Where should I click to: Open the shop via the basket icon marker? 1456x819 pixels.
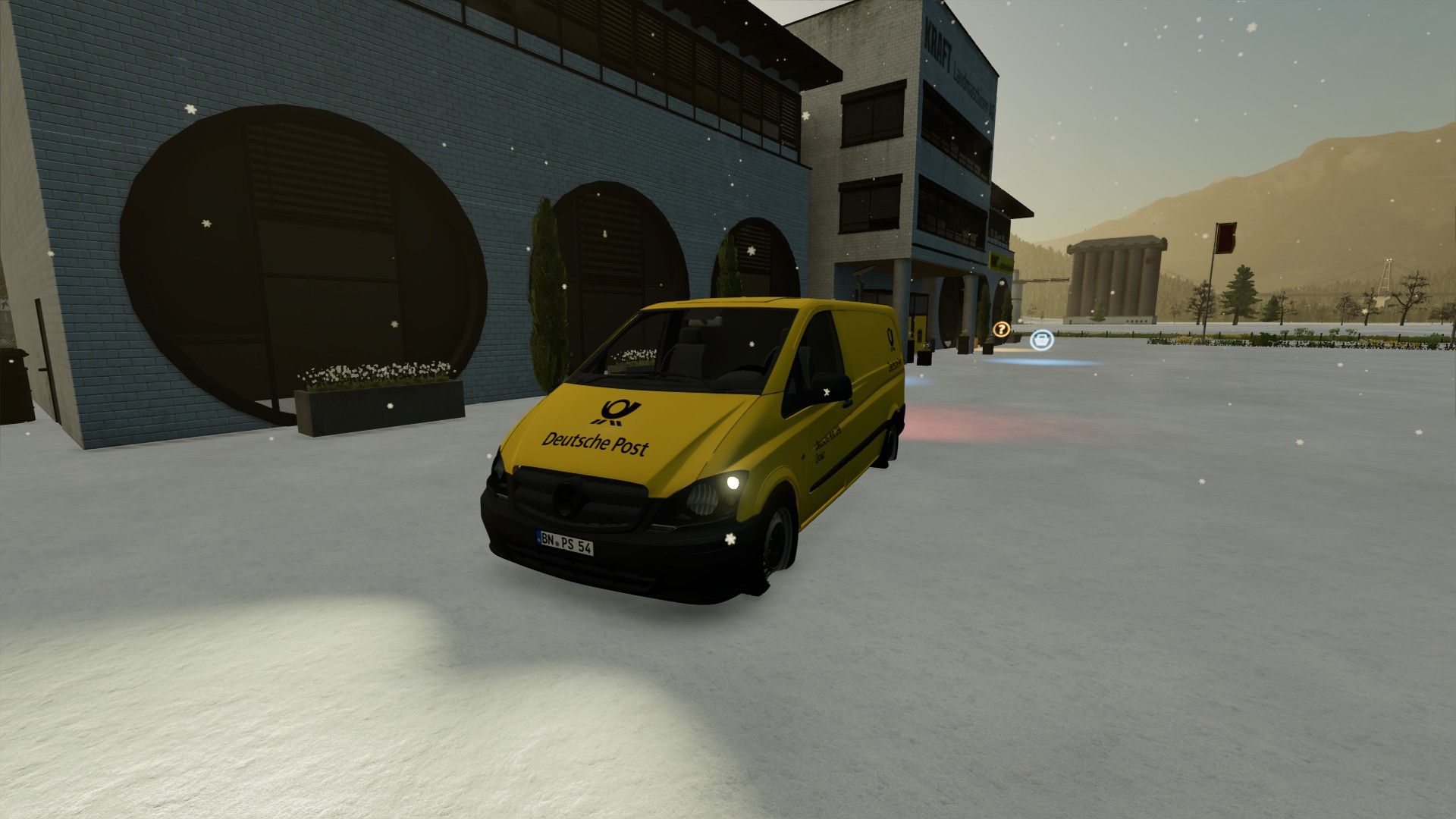pyautogui.click(x=1042, y=340)
